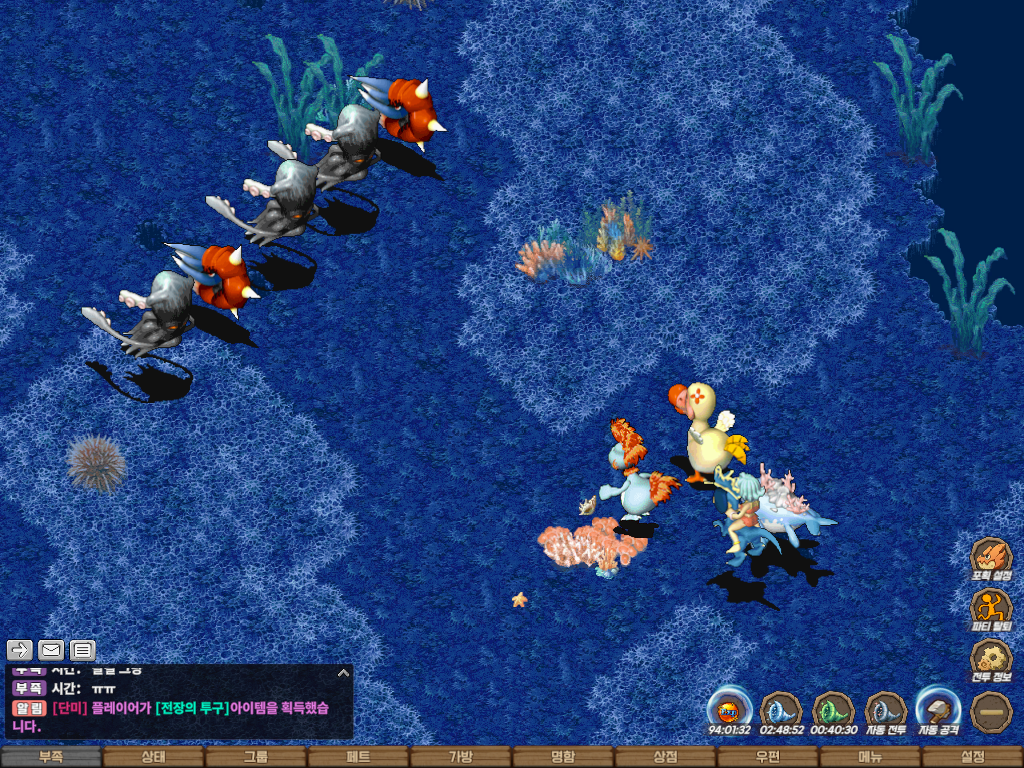Toggle 자동 공격 auto attack hammer icon

coord(938,711)
